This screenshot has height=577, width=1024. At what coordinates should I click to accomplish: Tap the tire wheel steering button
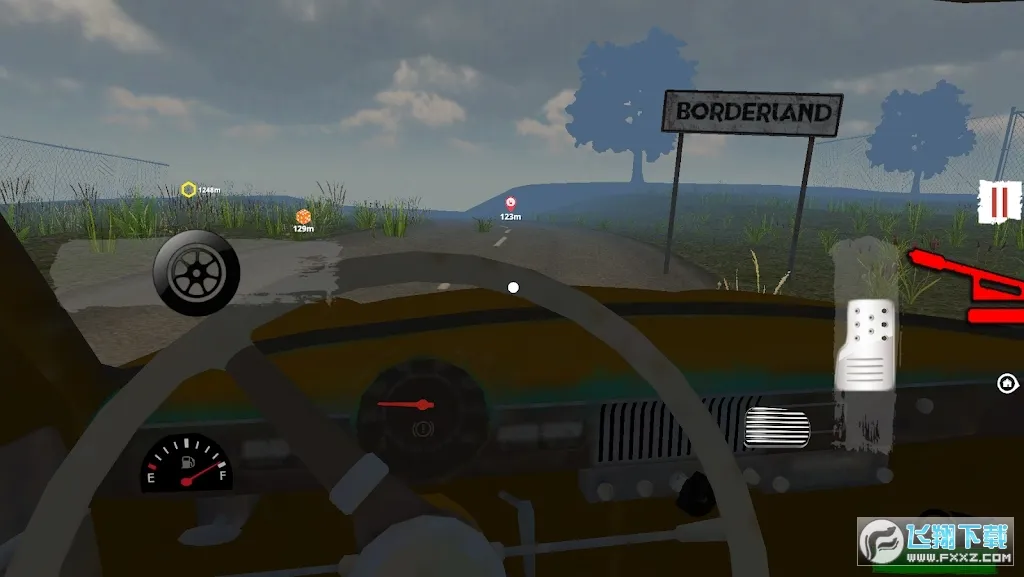(x=197, y=273)
